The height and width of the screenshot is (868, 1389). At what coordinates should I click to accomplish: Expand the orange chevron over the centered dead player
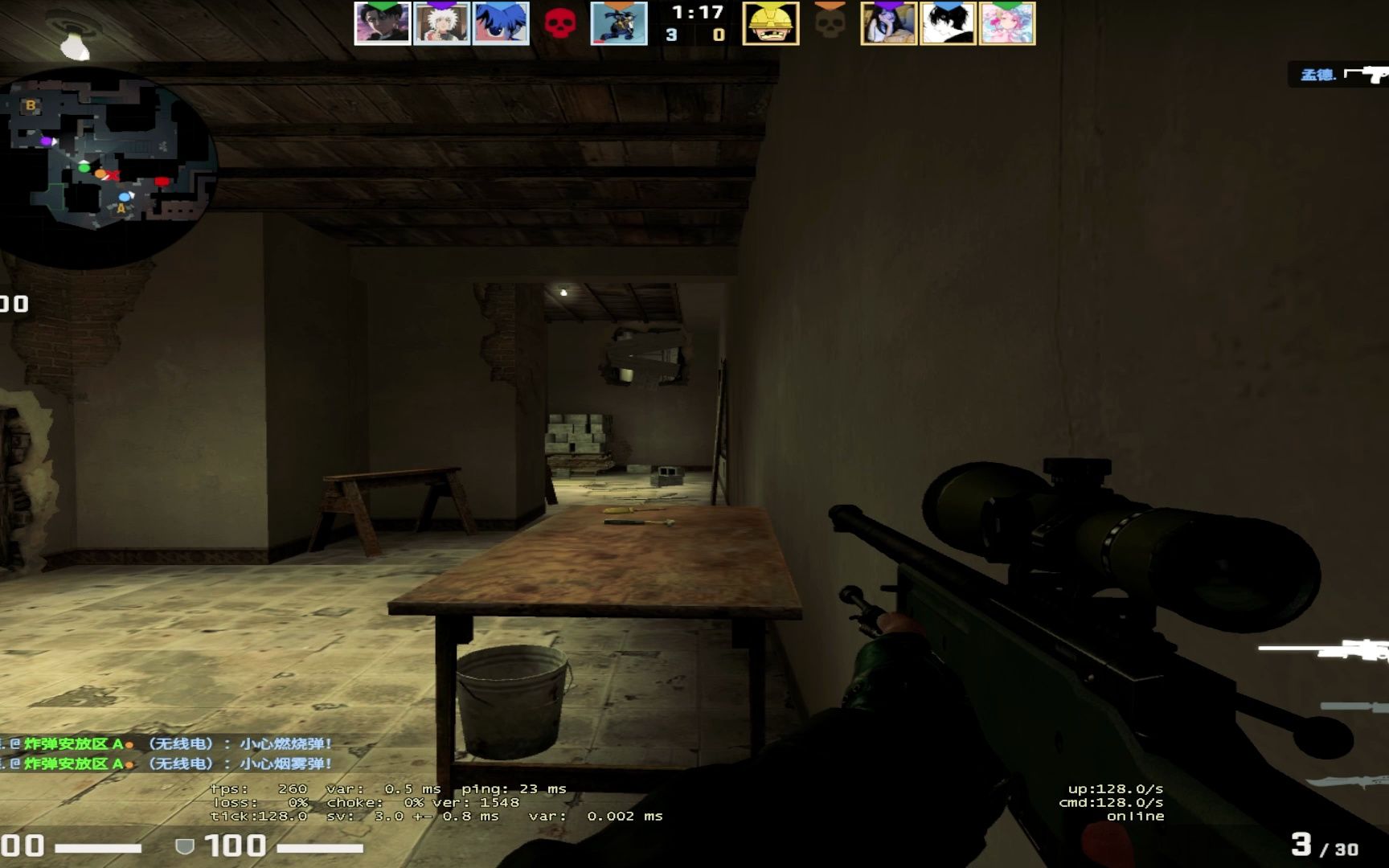click(x=619, y=6)
